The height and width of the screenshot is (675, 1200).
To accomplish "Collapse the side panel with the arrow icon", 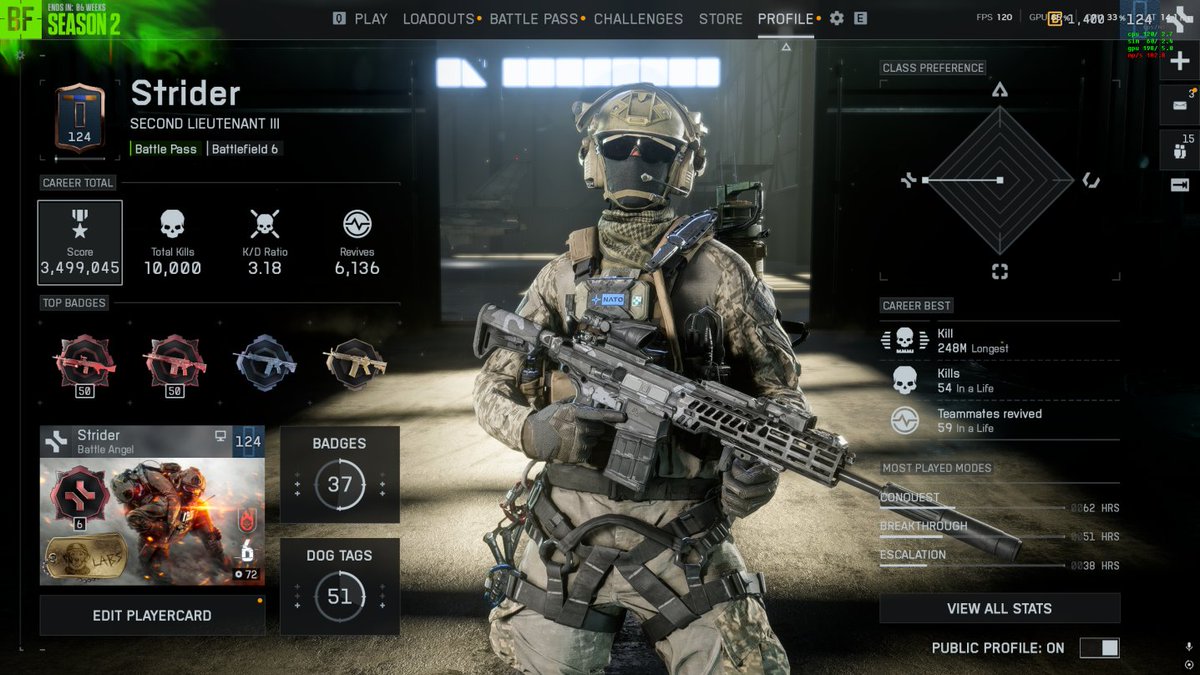I will 1179,185.
